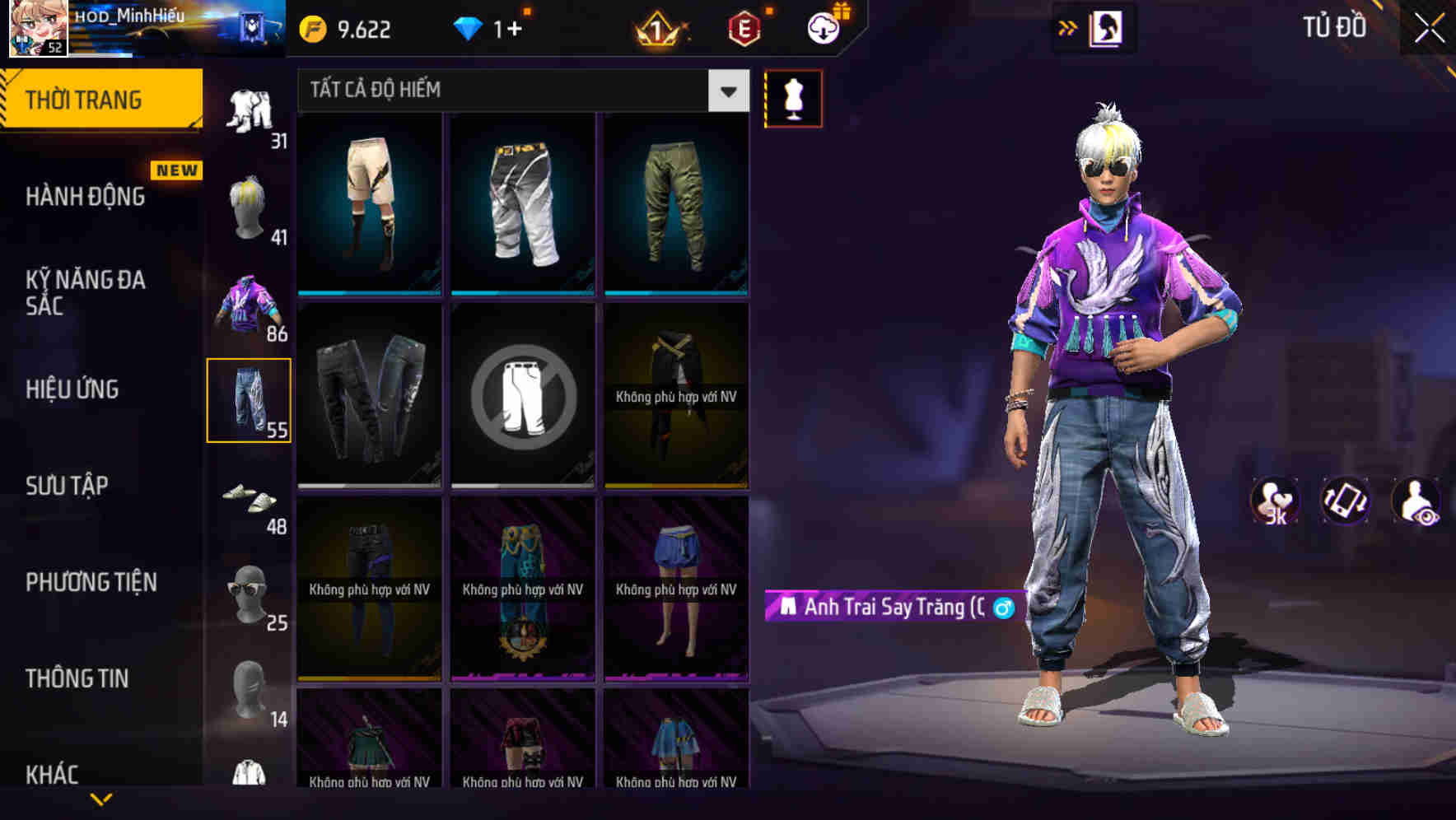This screenshot has width=1456, height=820.
Task: Collapse the panel using the double chevron arrows
Action: [x=1068, y=27]
